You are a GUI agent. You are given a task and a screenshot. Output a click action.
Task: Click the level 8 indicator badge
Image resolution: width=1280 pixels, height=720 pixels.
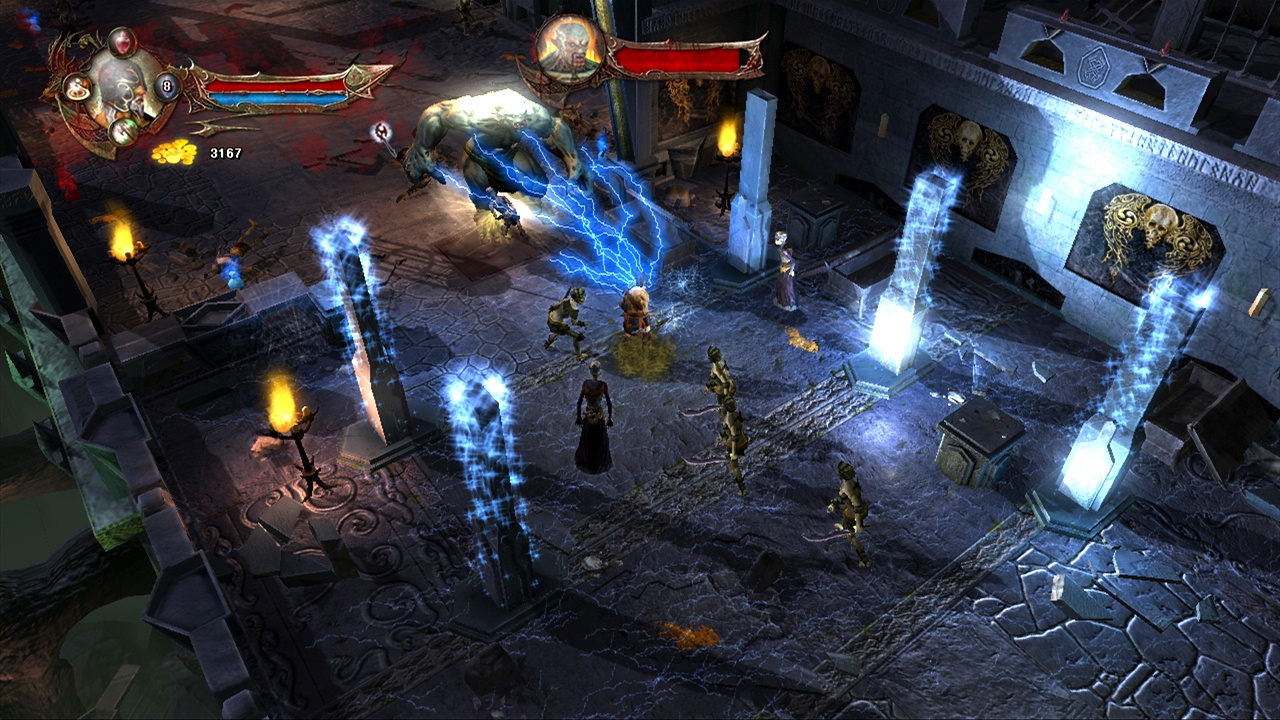pos(166,86)
